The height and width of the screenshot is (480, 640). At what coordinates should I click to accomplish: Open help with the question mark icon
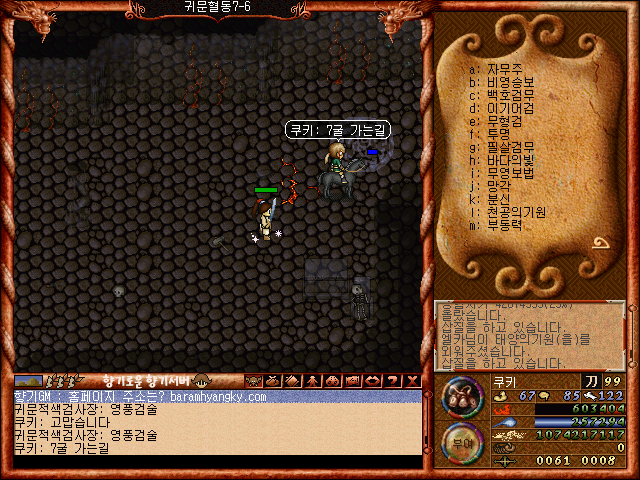click(x=392, y=381)
